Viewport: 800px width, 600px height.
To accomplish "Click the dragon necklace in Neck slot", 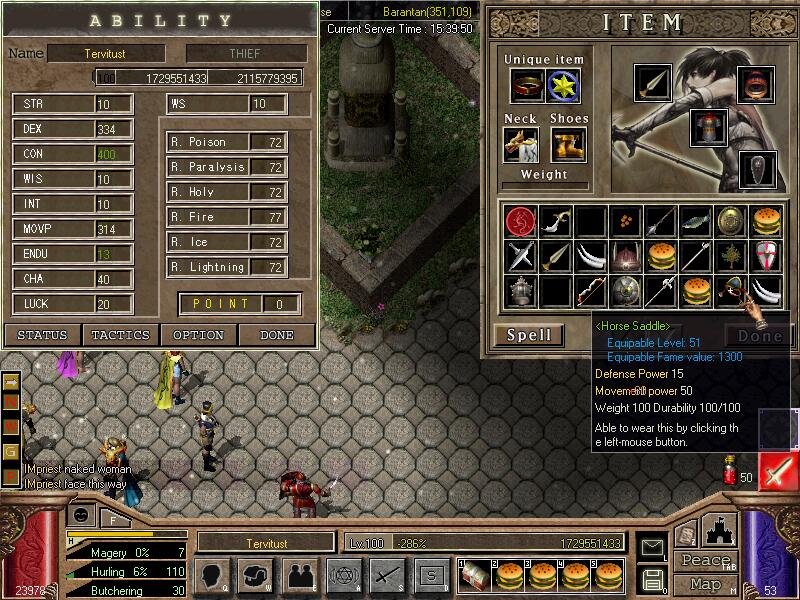I will tap(521, 145).
